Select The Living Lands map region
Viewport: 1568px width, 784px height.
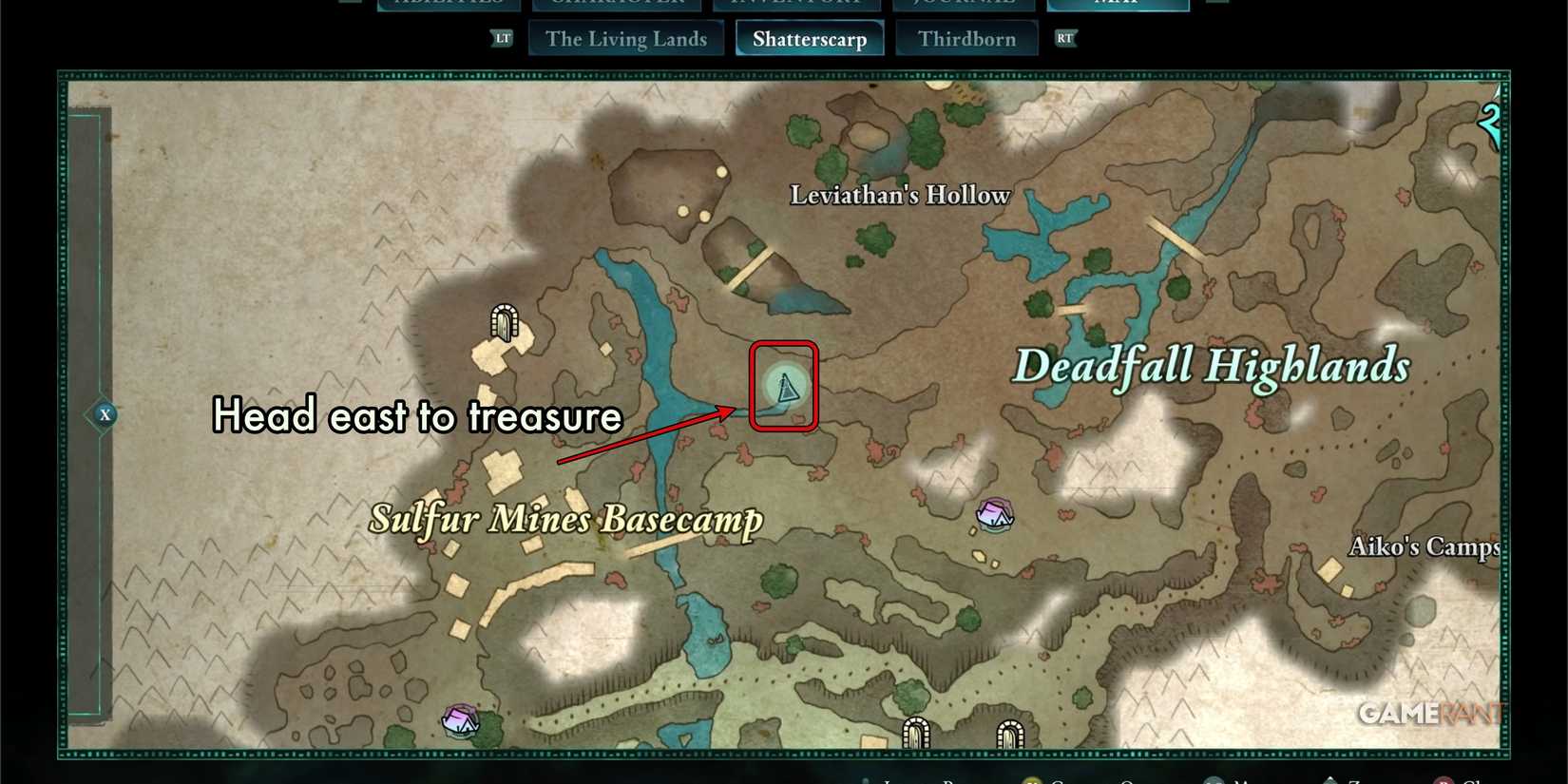click(625, 38)
